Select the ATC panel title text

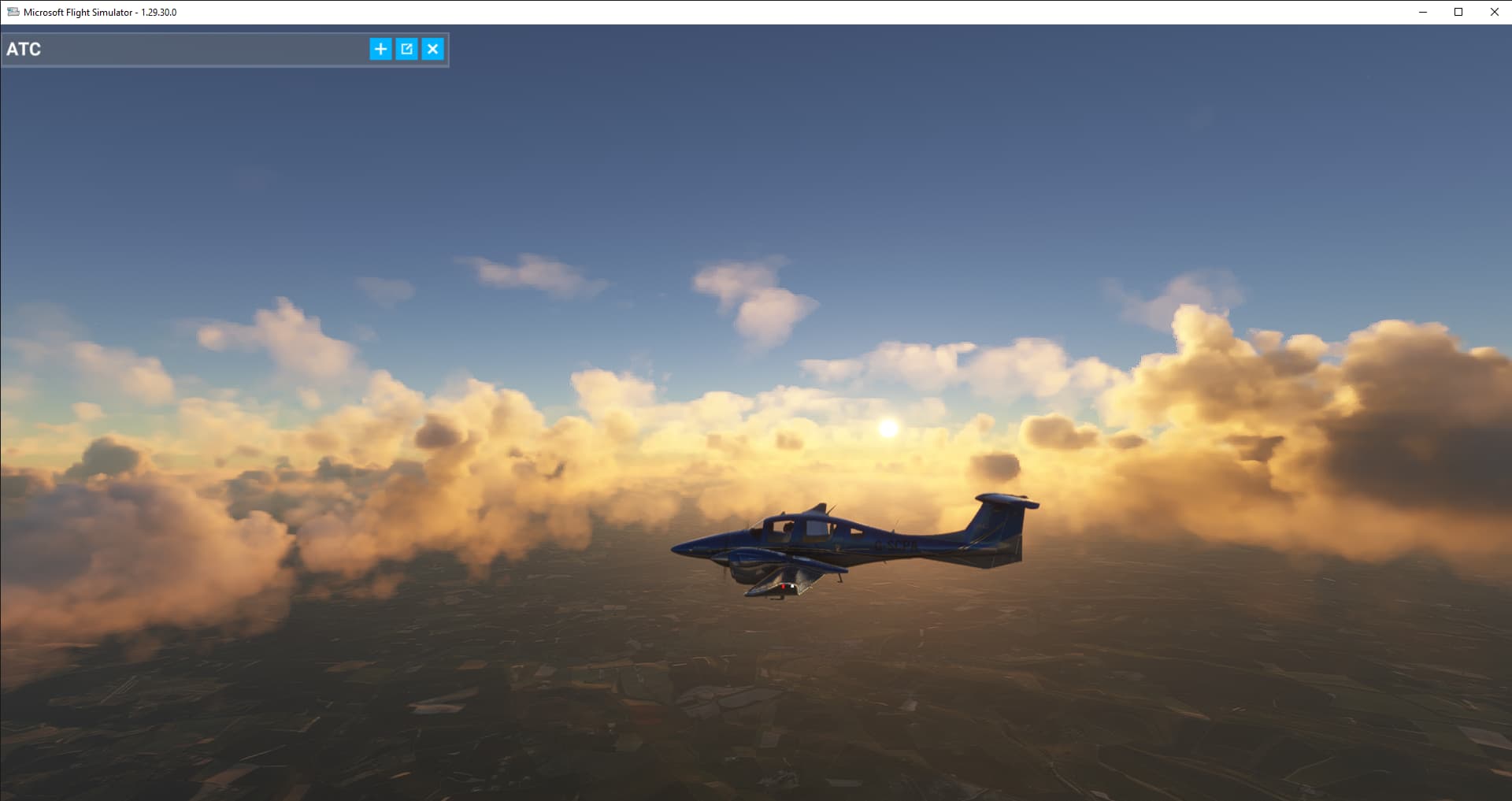click(x=23, y=49)
